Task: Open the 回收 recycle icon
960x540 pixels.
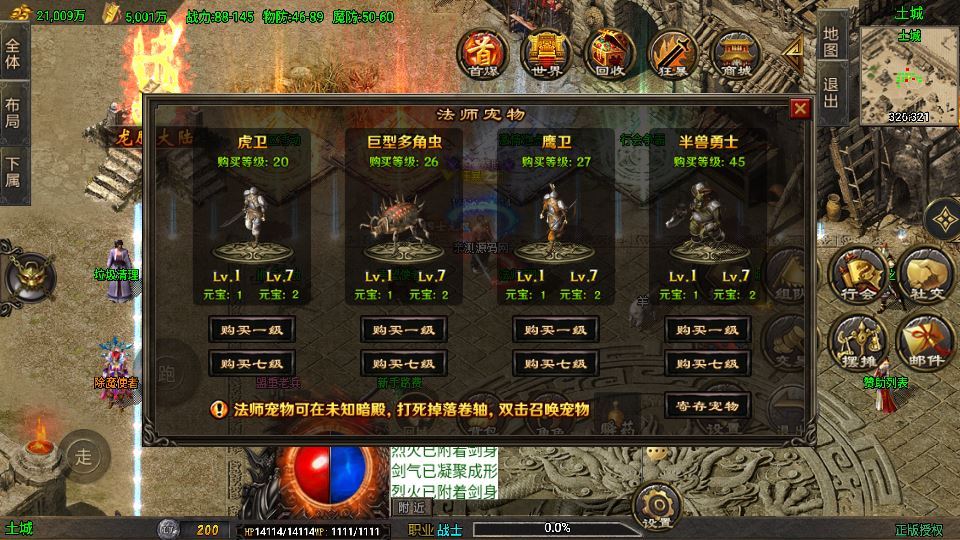Action: [x=609, y=54]
